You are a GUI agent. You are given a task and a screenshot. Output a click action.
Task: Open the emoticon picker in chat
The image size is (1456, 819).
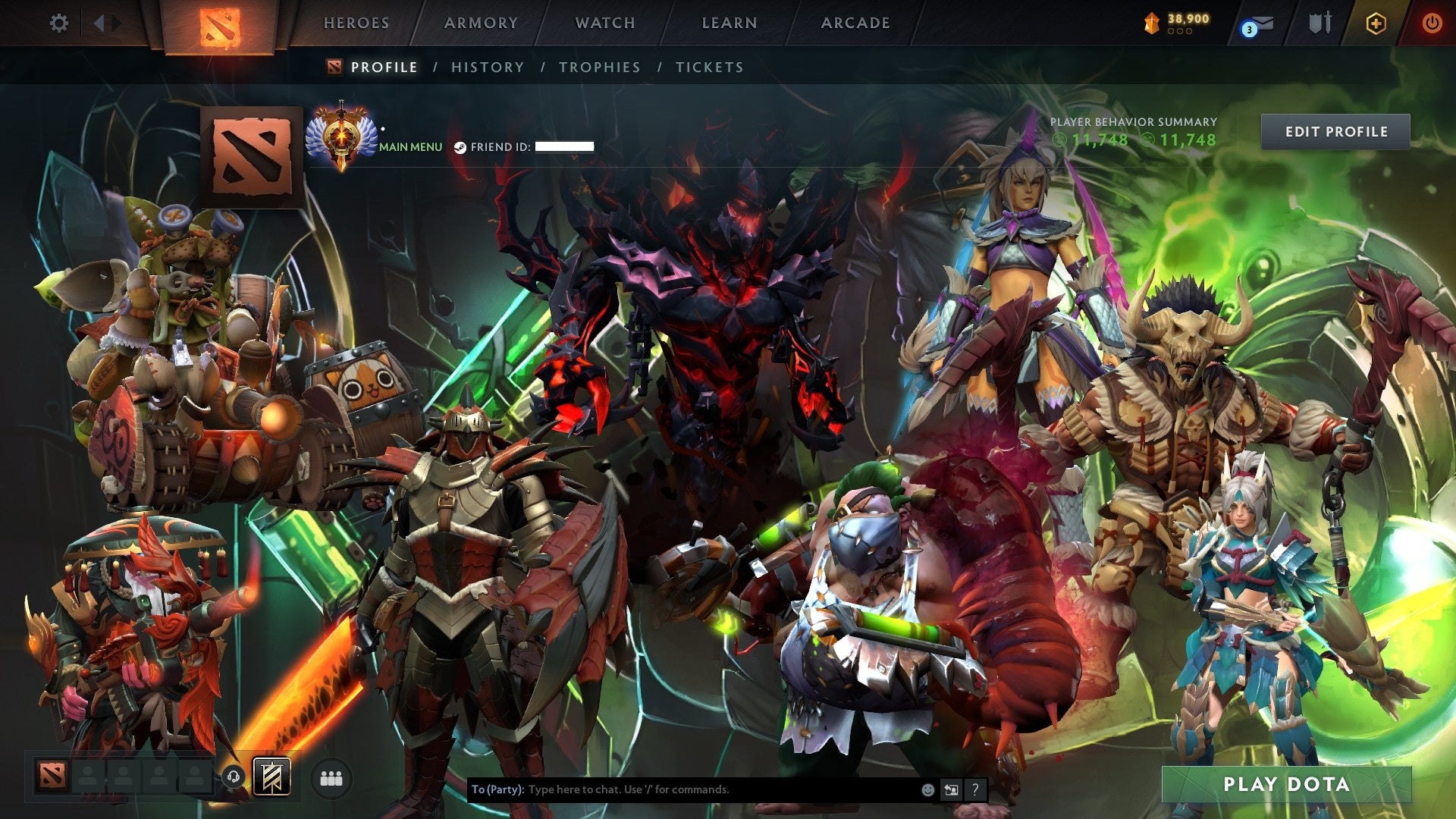coord(927,789)
